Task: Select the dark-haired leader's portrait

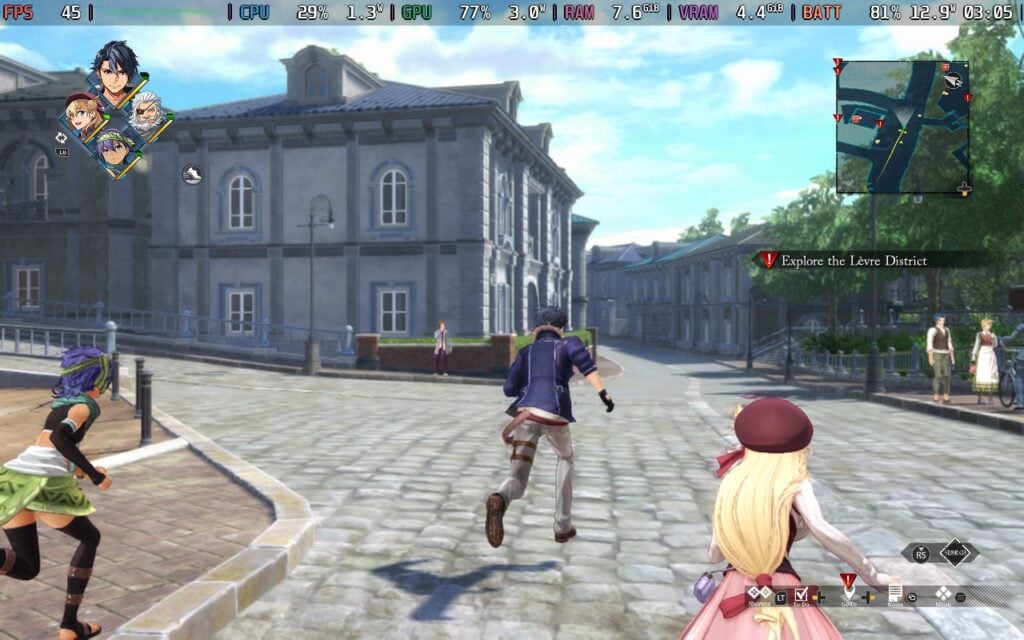Action: point(116,70)
